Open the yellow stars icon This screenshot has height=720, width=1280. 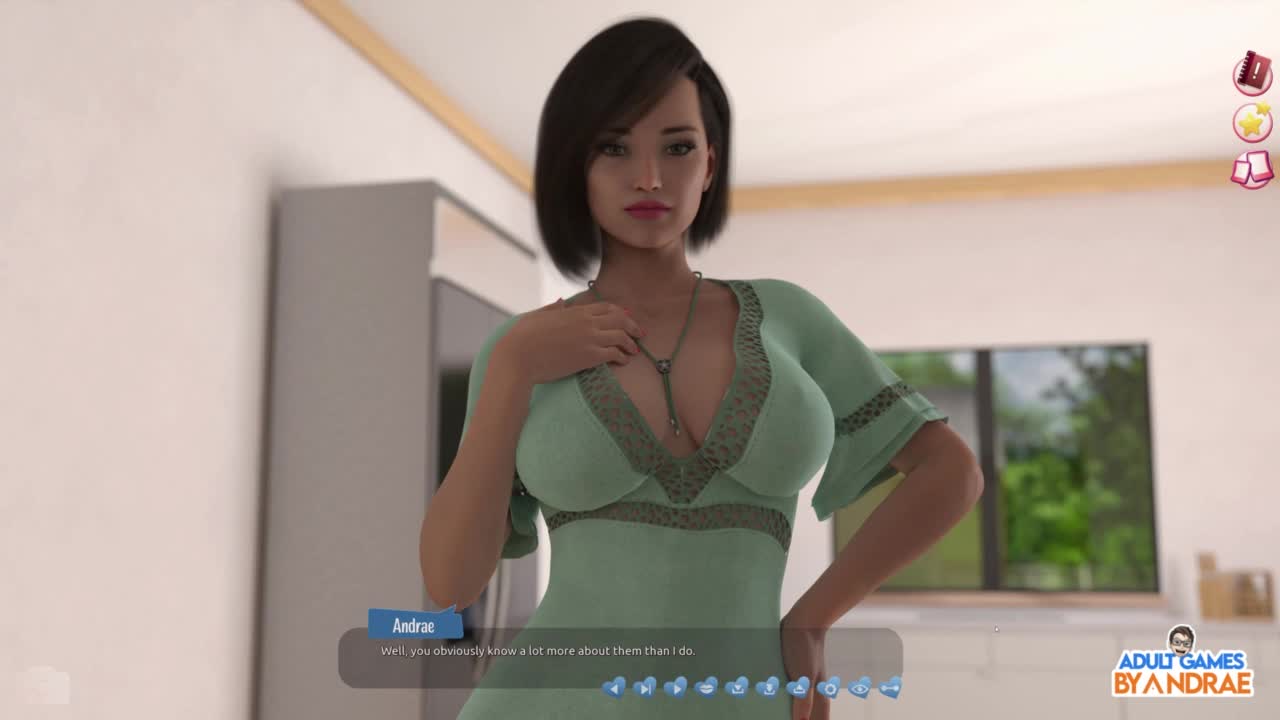[1252, 122]
